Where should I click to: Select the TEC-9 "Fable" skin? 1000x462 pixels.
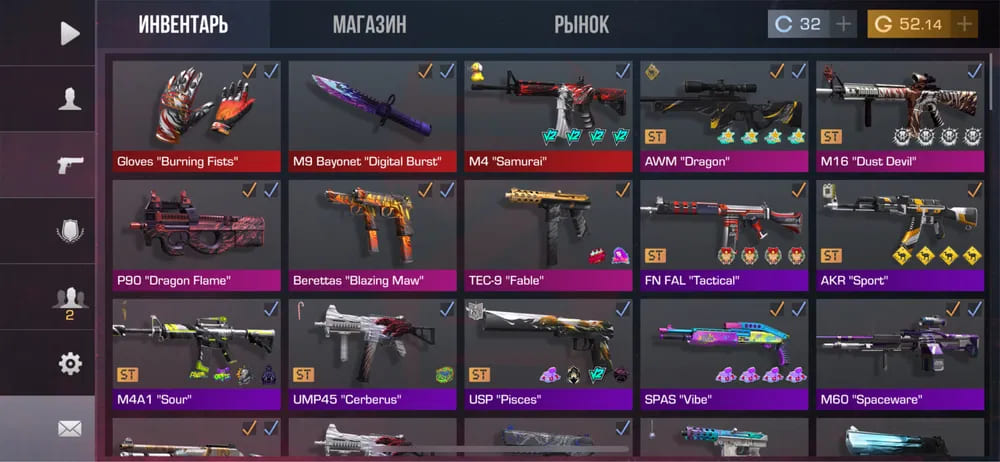click(548, 235)
